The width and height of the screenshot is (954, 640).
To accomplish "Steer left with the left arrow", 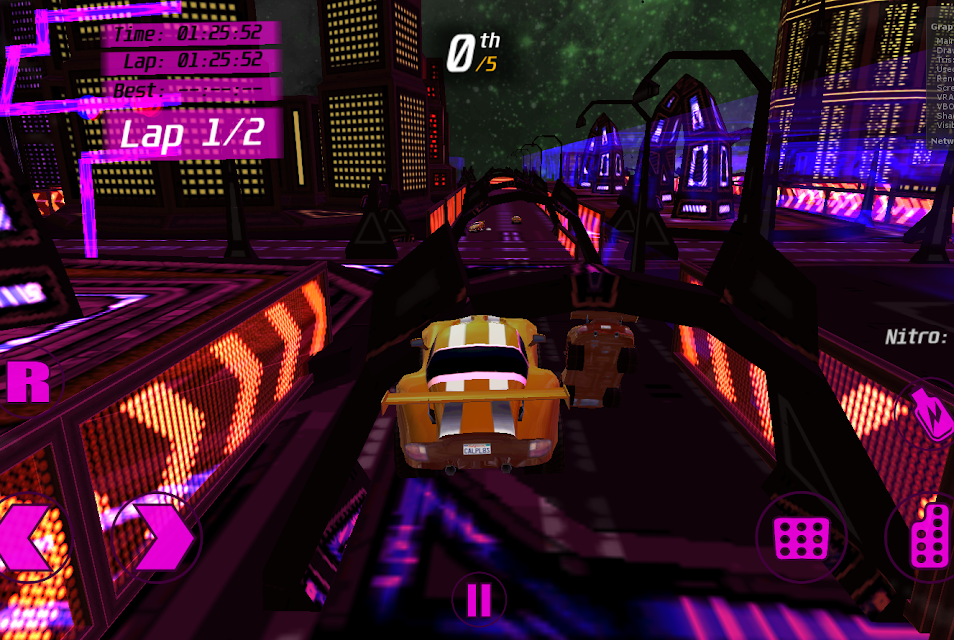I will tap(30, 539).
